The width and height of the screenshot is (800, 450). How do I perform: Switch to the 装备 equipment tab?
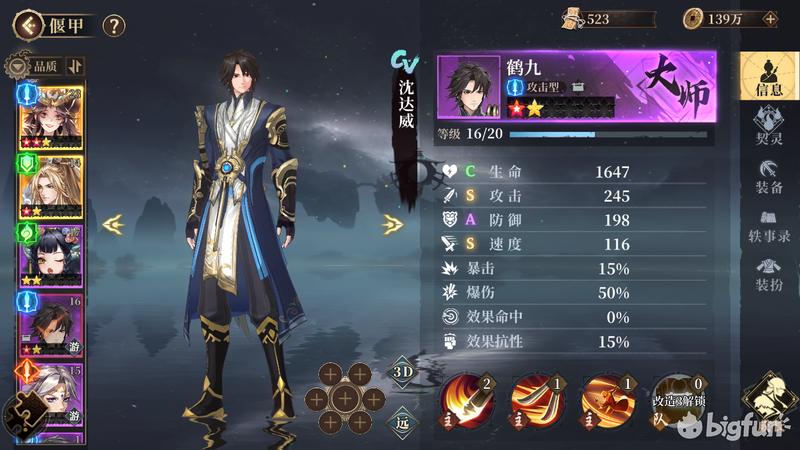(x=768, y=175)
